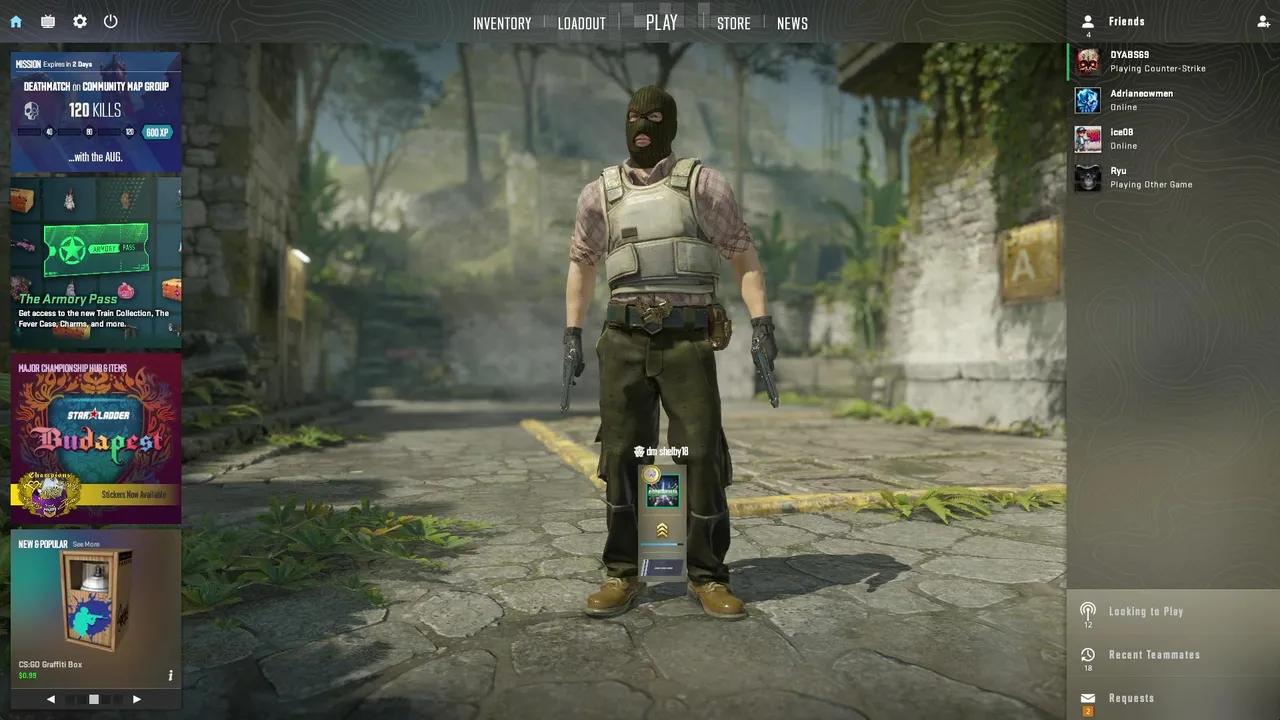Viewport: 1280px width, 720px height.
Task: Open the StarLadder Budapest championship banner
Action: [95, 435]
